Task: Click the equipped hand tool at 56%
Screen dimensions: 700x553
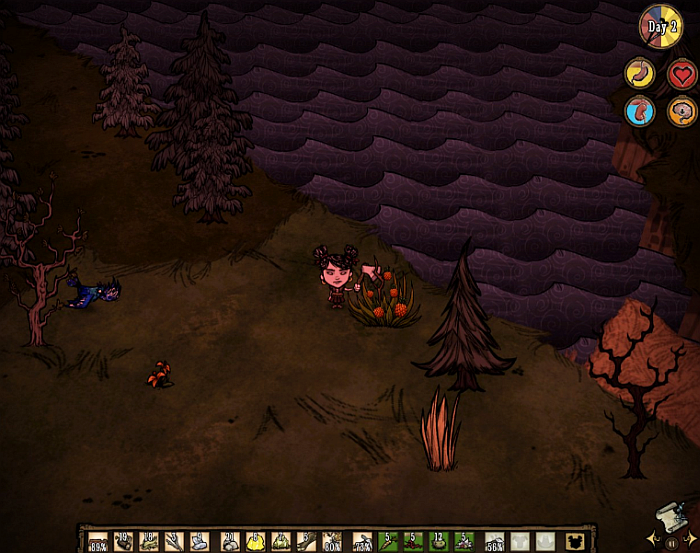Action: point(496,541)
